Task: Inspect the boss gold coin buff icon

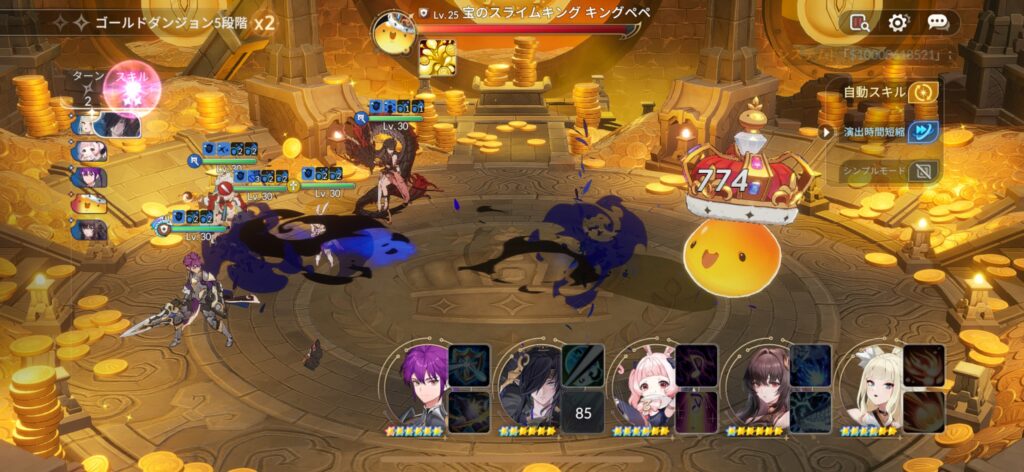Action: pos(437,58)
